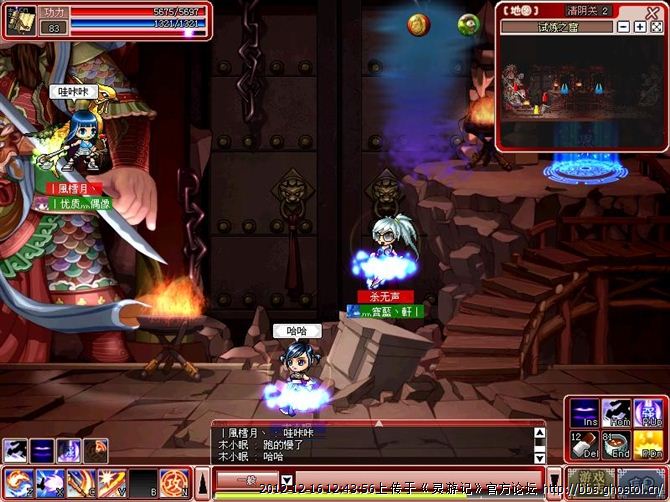
Task: Zoom out the minimap with the minus button
Action: pos(624,26)
